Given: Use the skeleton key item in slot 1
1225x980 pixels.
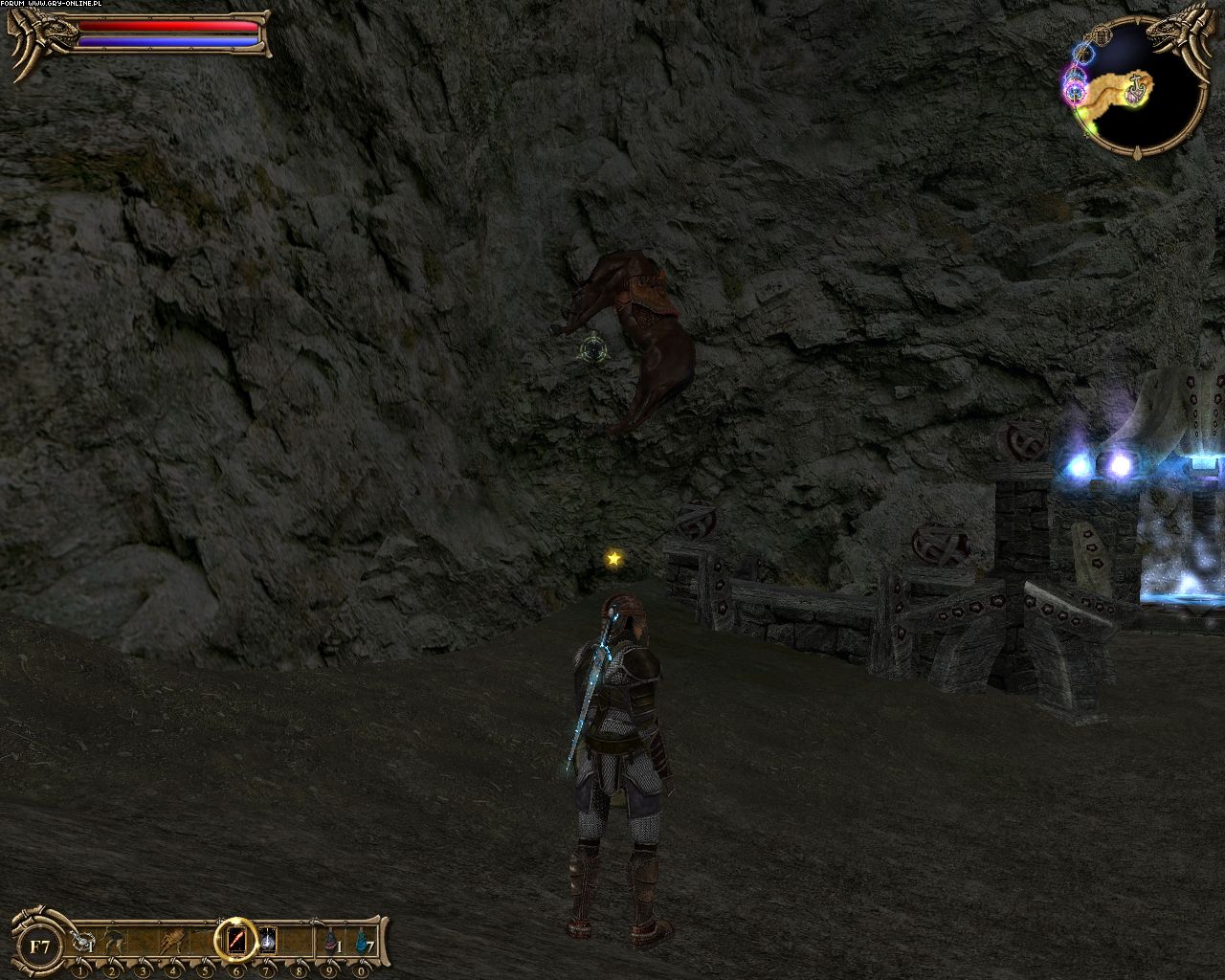Looking at the screenshot, I should click(x=84, y=943).
